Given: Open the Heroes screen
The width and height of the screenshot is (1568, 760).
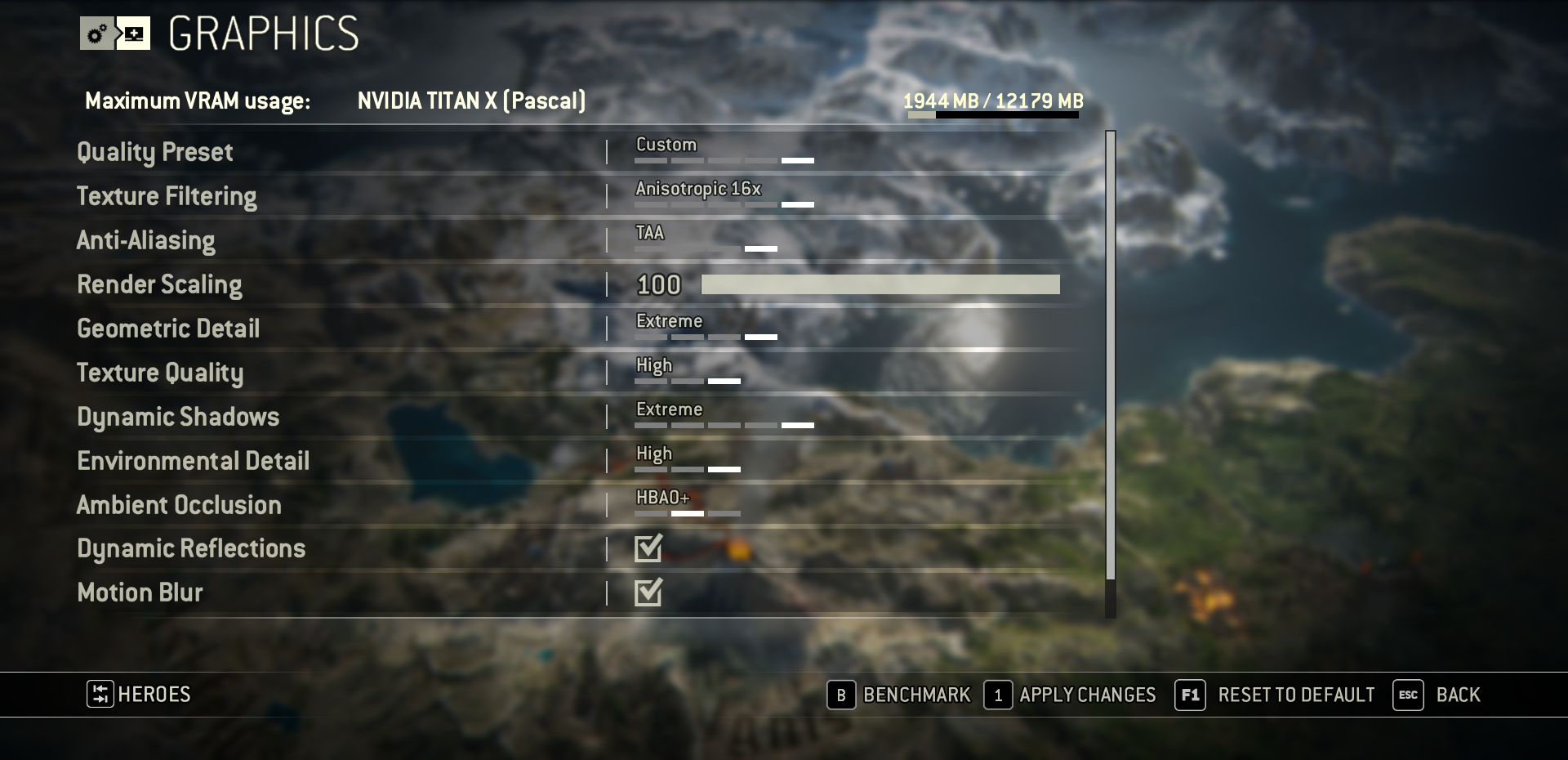Looking at the screenshot, I should click(x=140, y=695).
